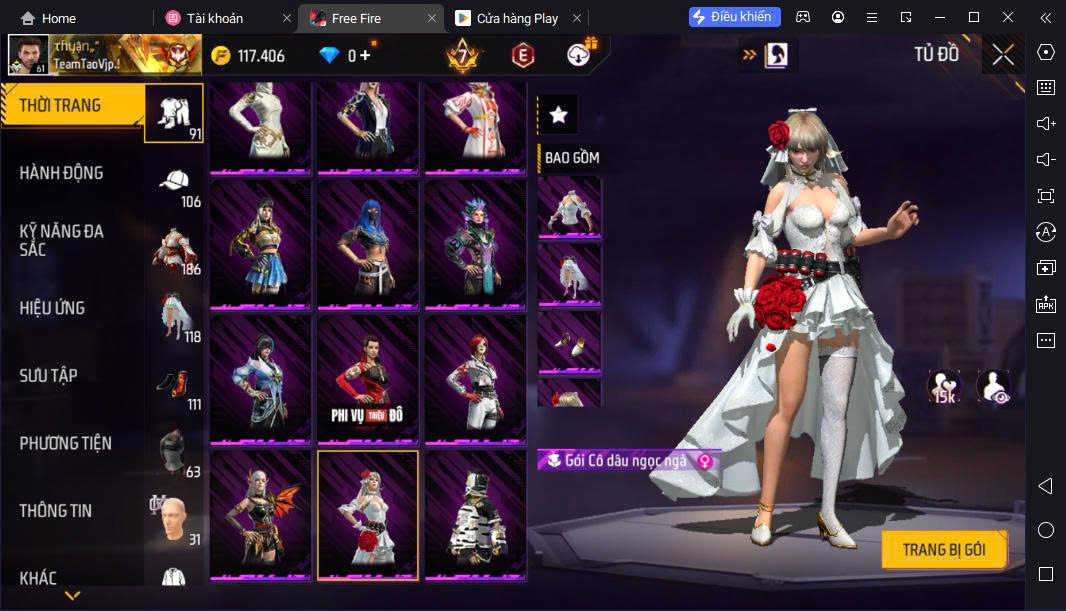Select the blue-haired masked outfit

(367, 245)
